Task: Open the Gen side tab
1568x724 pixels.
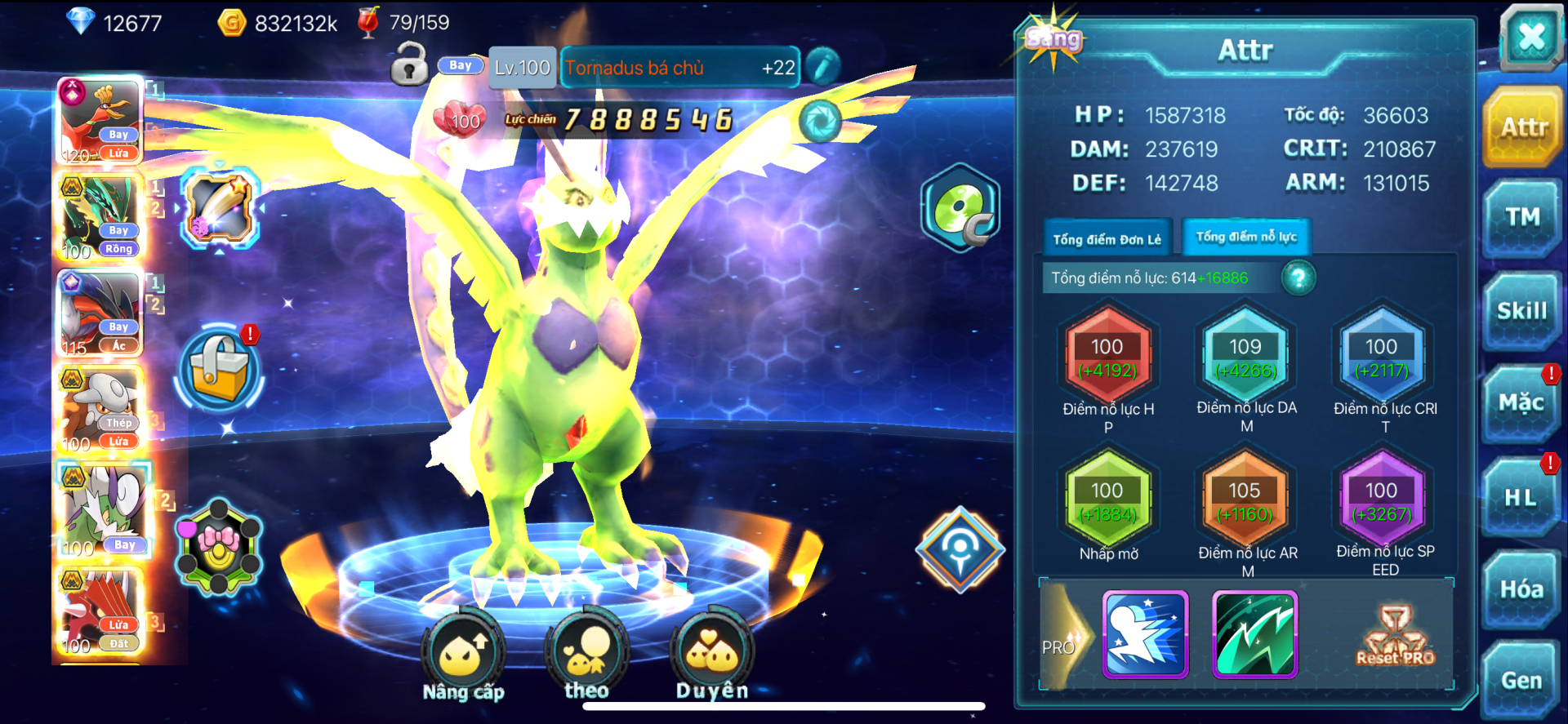Action: click(x=1521, y=680)
